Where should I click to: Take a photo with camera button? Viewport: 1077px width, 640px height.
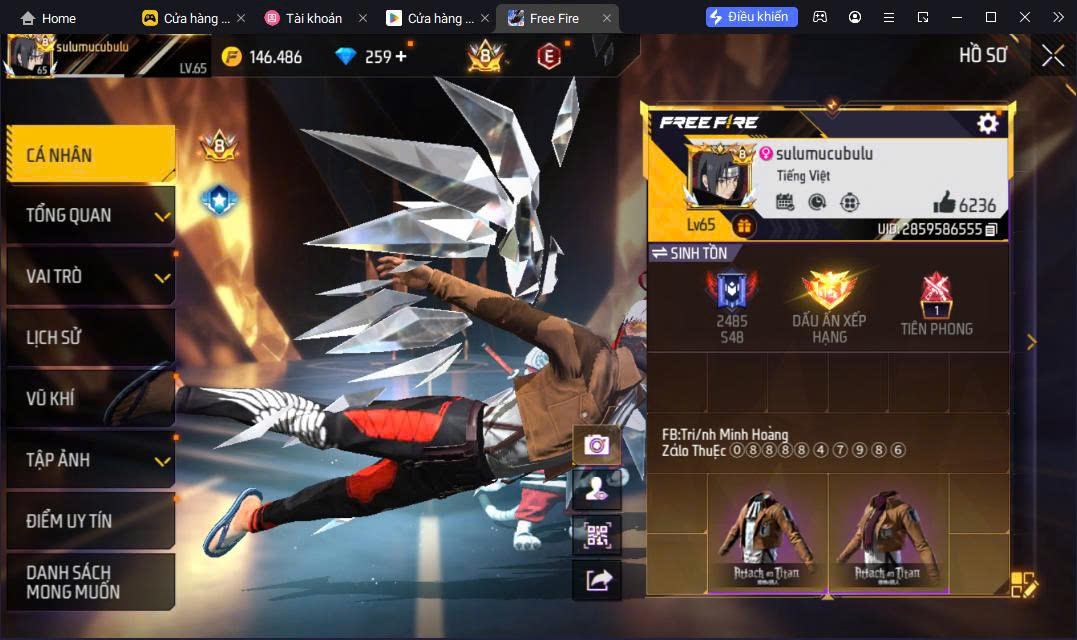pos(597,445)
